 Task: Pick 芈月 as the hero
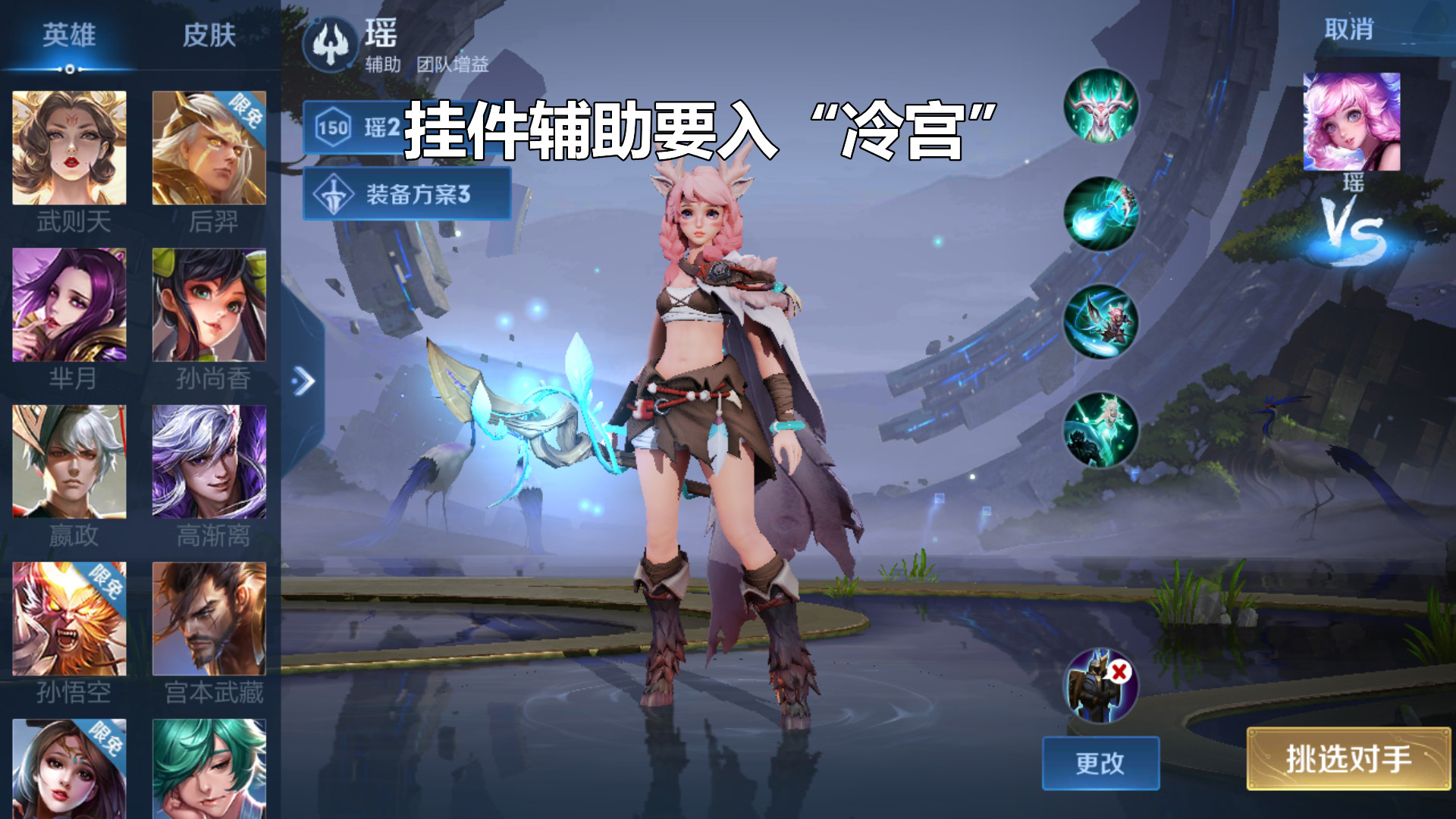69,305
